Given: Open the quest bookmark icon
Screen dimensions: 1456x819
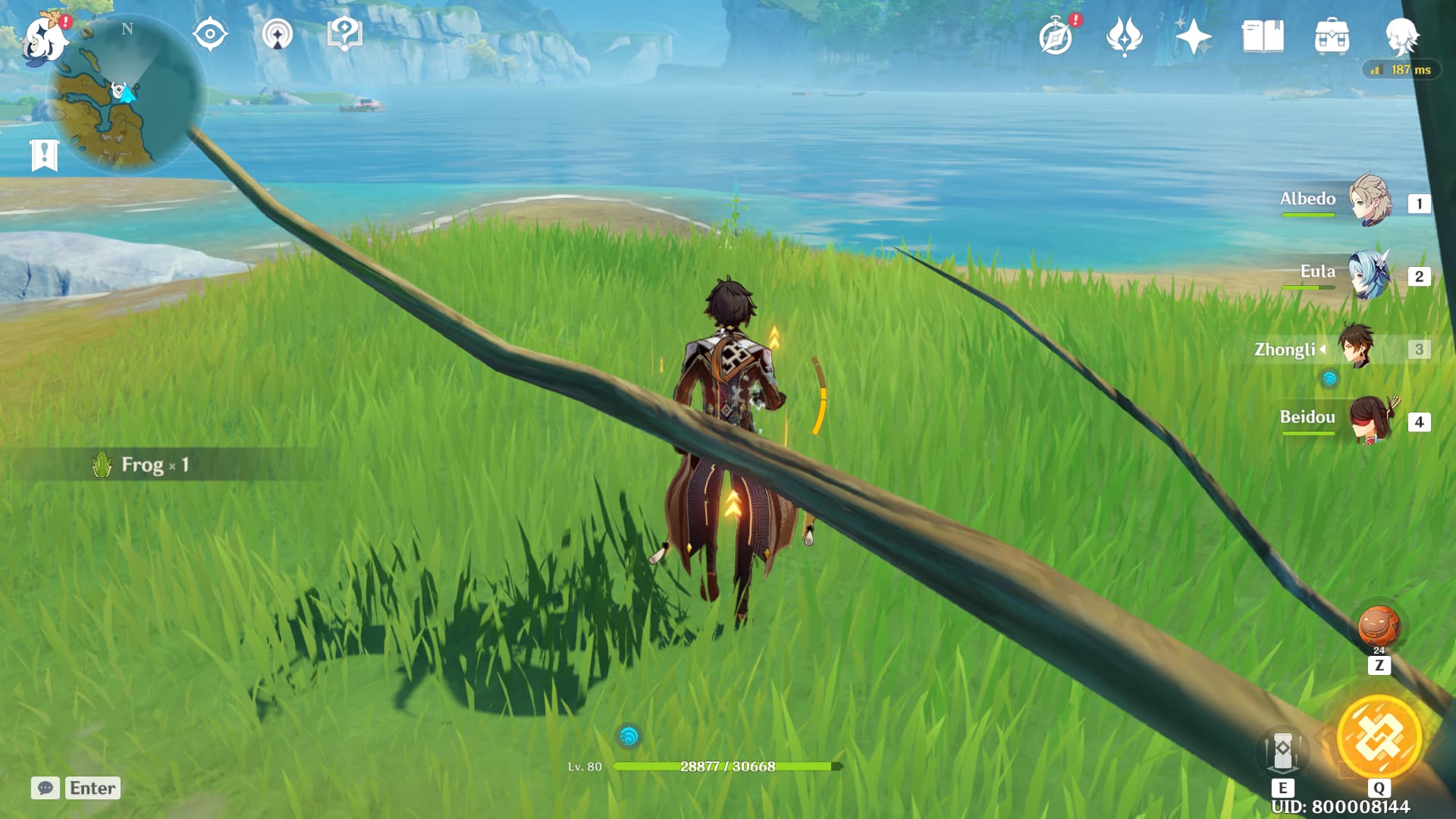Looking at the screenshot, I should 44,155.
